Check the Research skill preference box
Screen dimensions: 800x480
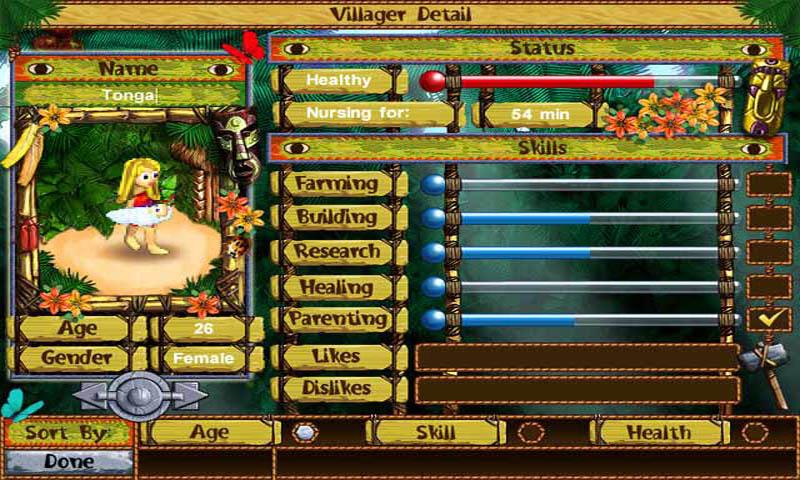pos(768,251)
